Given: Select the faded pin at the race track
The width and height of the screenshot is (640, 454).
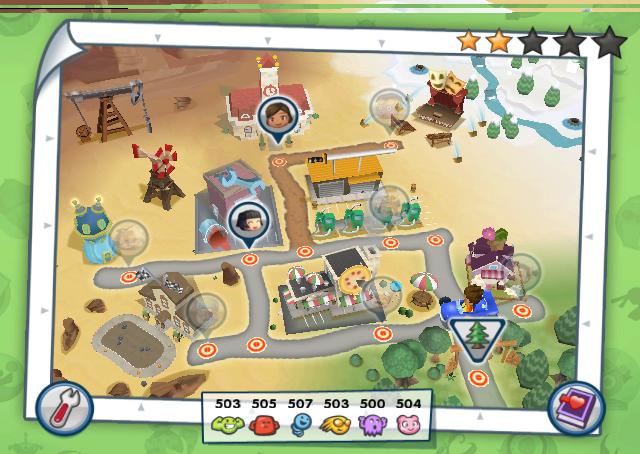Looking at the screenshot, I should pos(206,311).
